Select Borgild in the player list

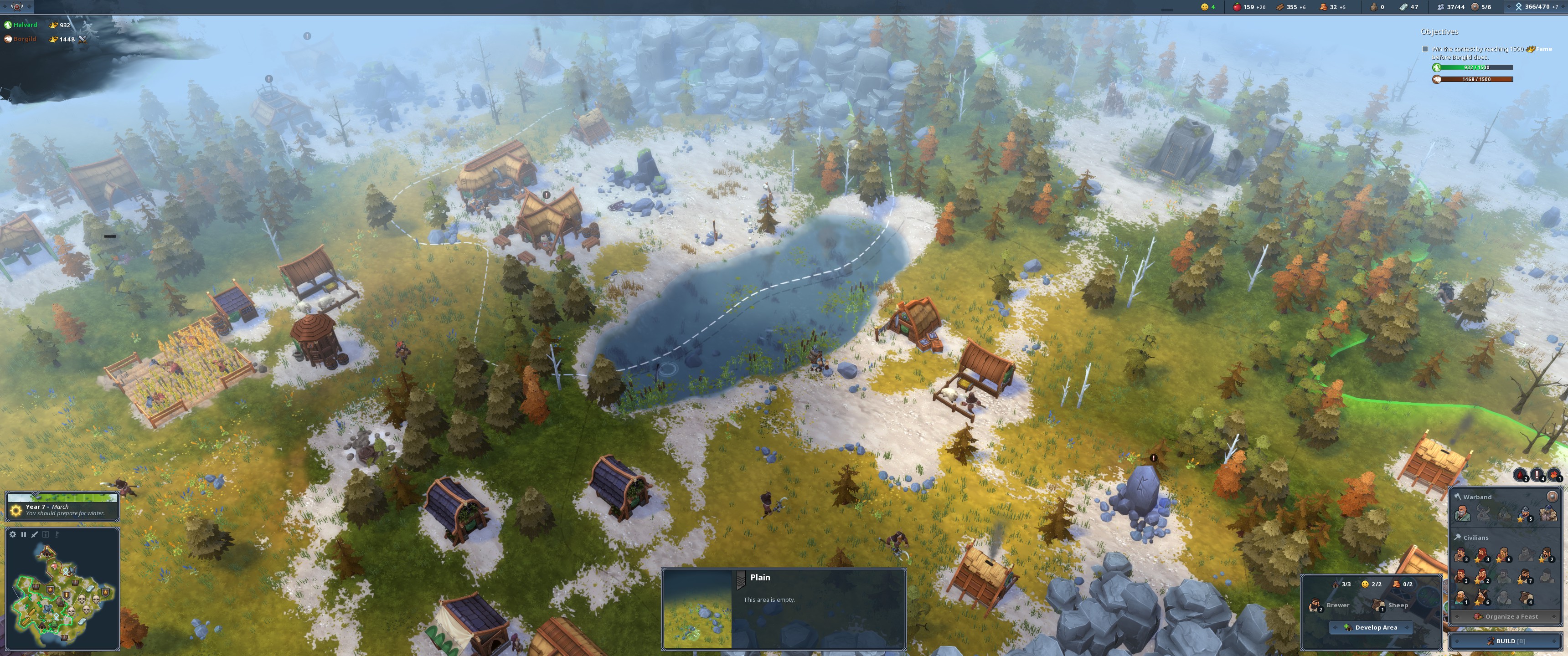[24, 39]
